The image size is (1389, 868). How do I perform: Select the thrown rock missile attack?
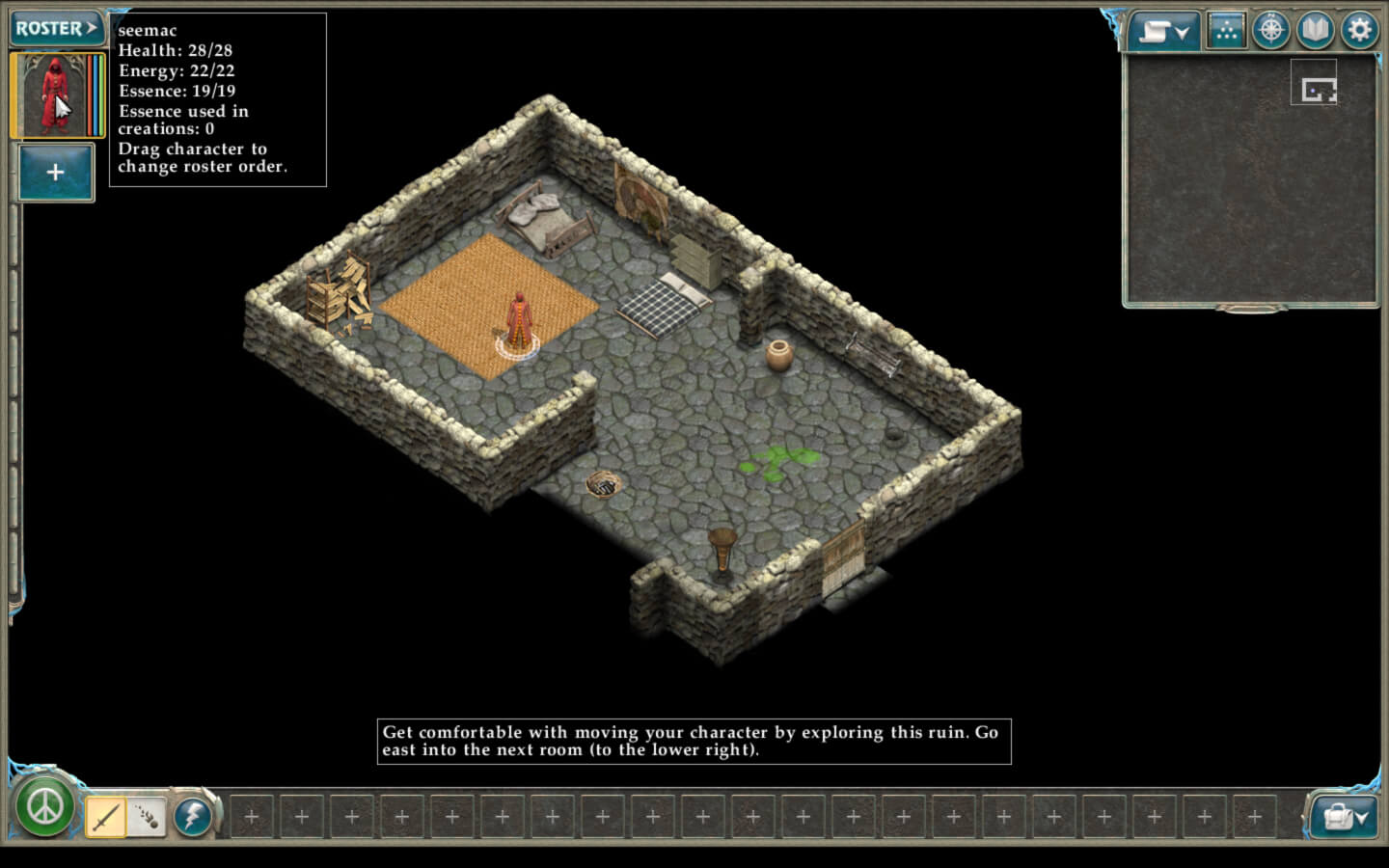[147, 817]
